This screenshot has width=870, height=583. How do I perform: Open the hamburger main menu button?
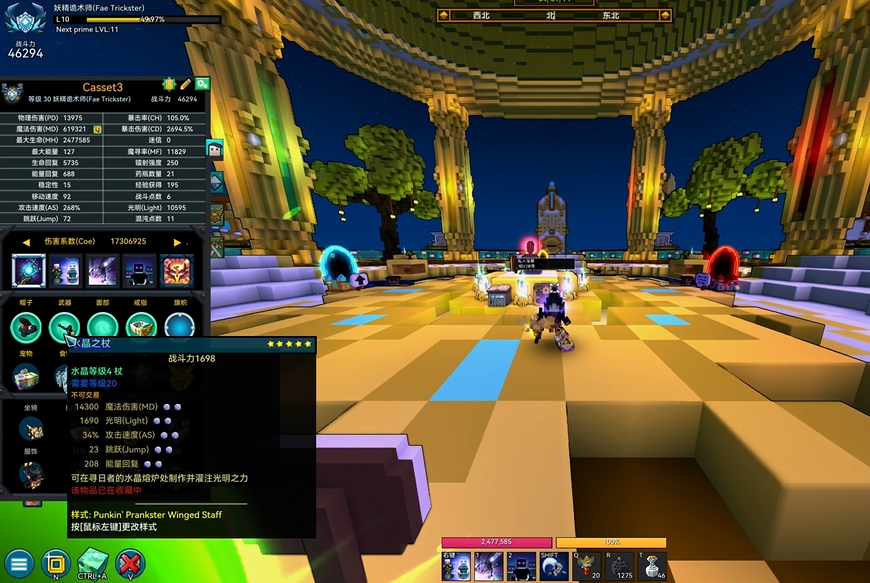pyautogui.click(x=18, y=563)
